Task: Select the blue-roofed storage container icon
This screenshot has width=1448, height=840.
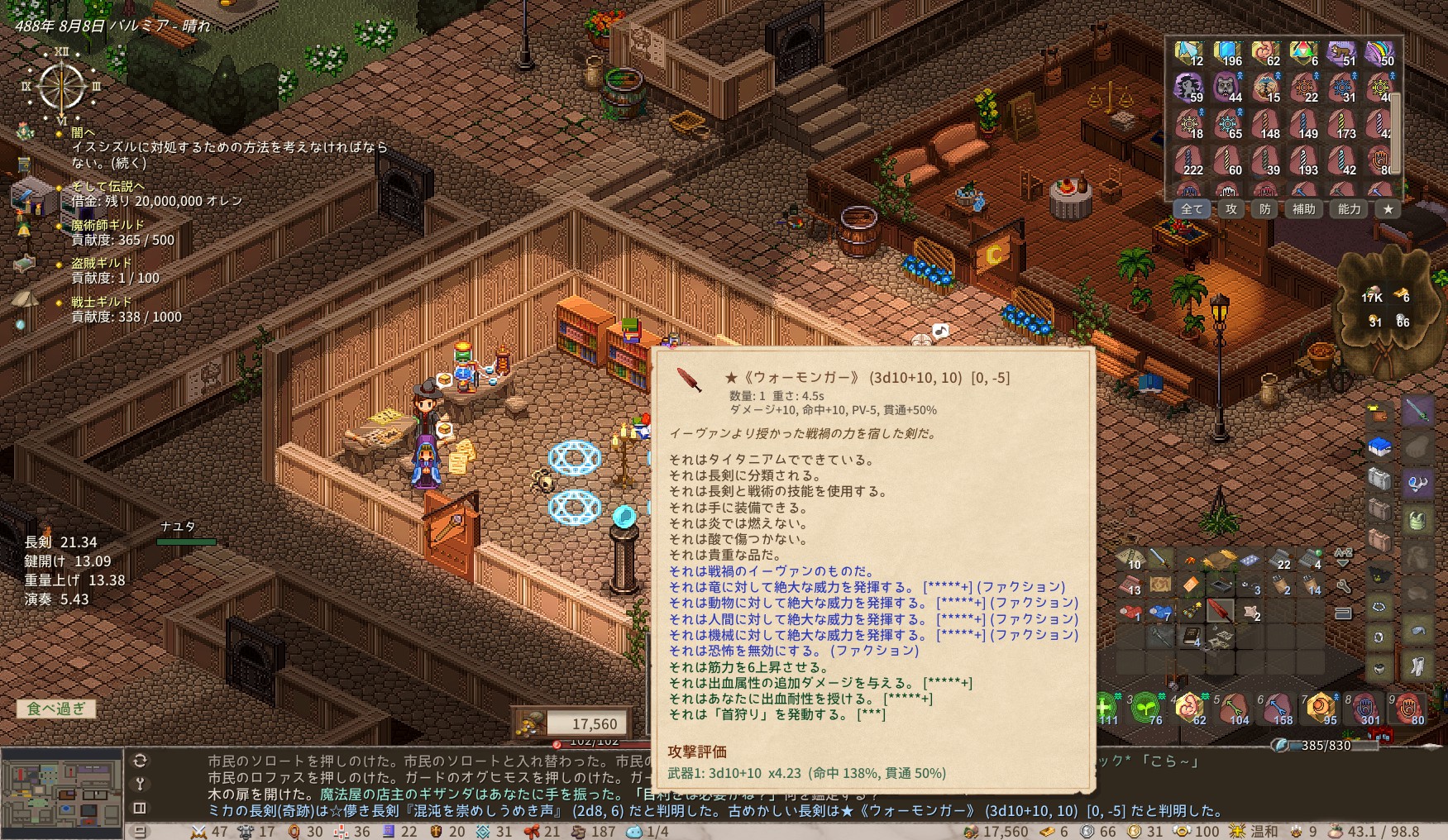Action: point(1379,448)
